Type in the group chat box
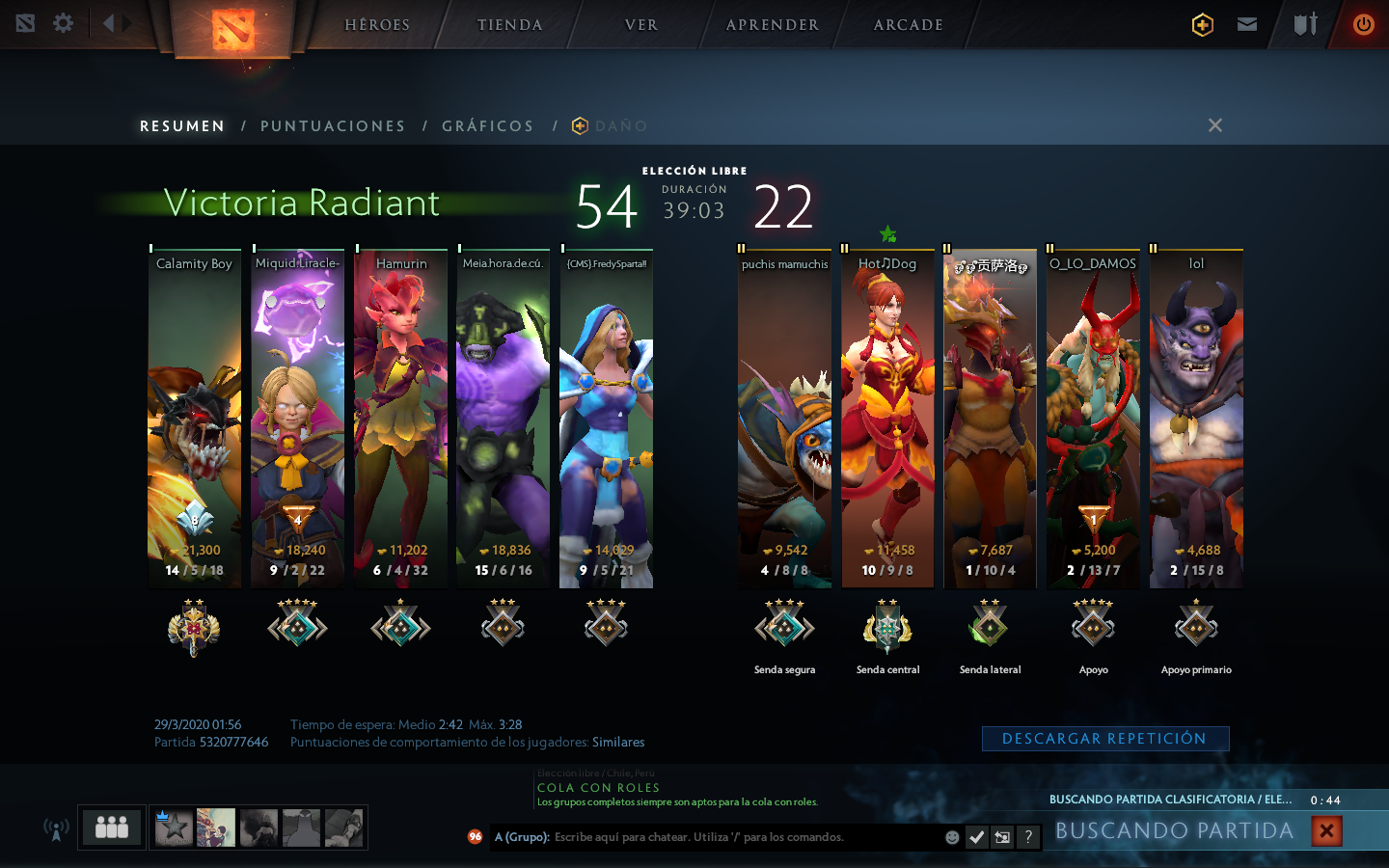The width and height of the screenshot is (1389, 868). point(743,837)
